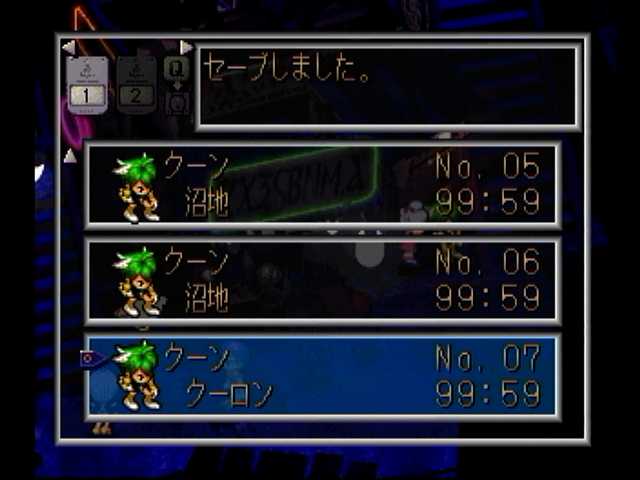This screenshot has width=640, height=480.
Task: Click the up arrow beside the save list
Action: pyautogui.click(x=69, y=156)
